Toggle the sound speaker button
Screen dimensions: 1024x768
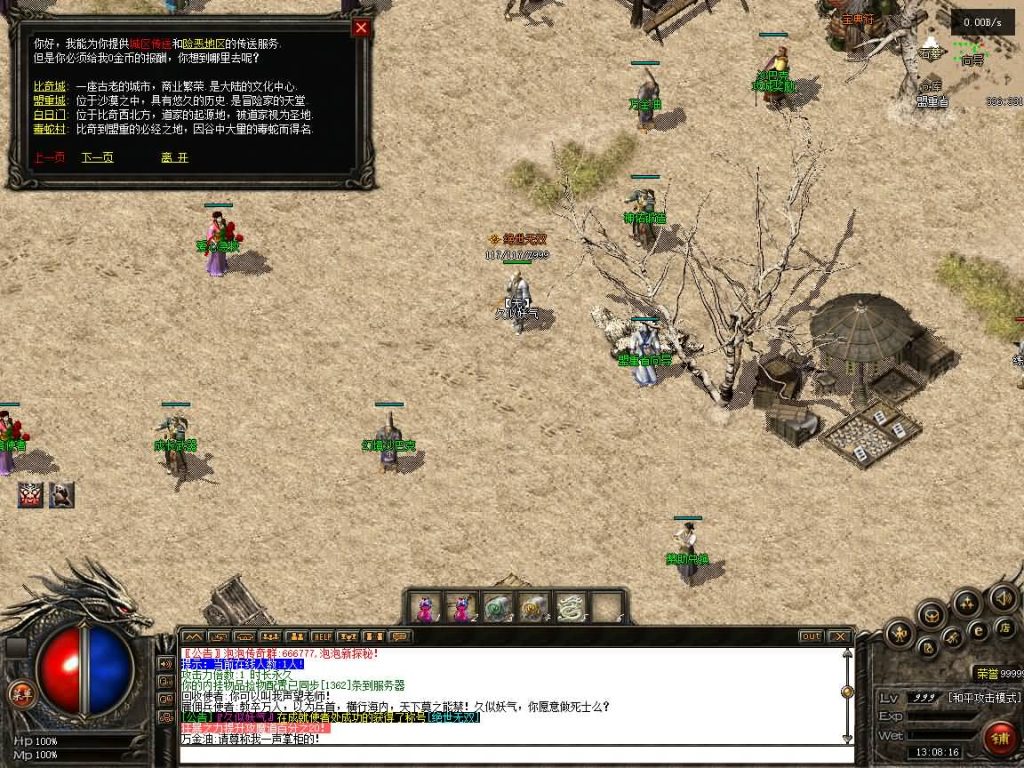point(1003,599)
